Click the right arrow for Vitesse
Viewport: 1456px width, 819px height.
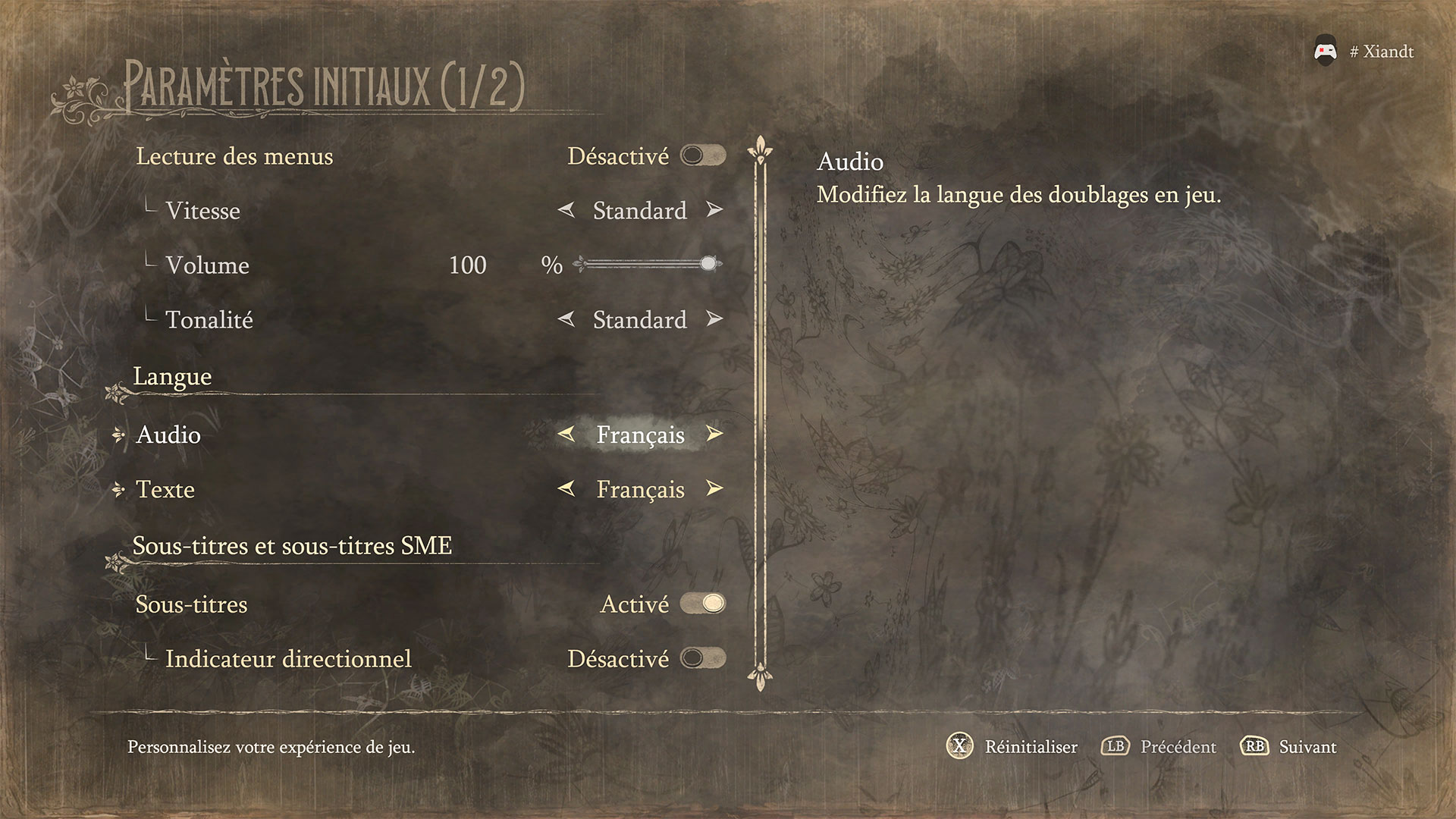[714, 210]
